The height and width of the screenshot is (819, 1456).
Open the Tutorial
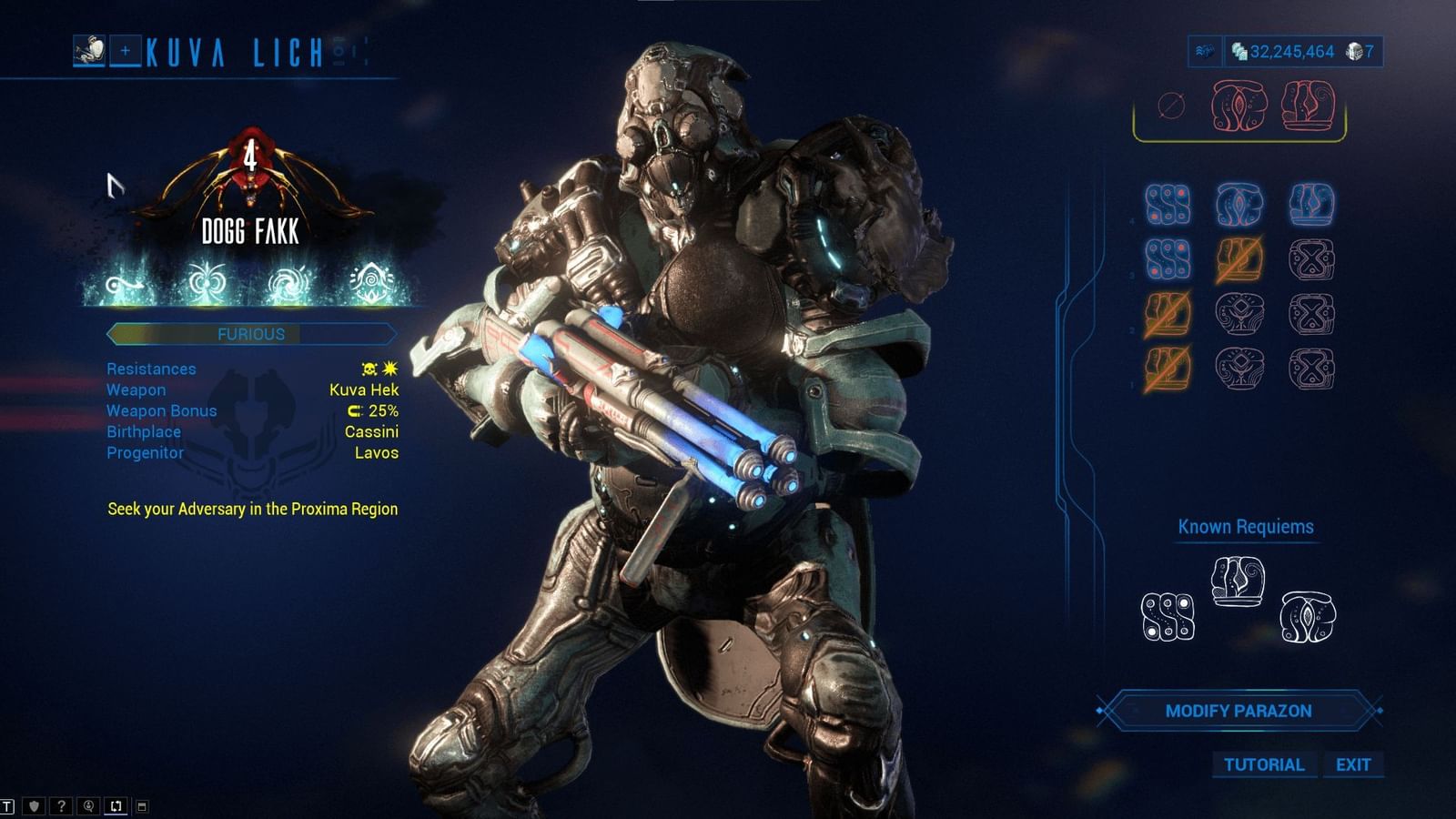[x=1264, y=765]
